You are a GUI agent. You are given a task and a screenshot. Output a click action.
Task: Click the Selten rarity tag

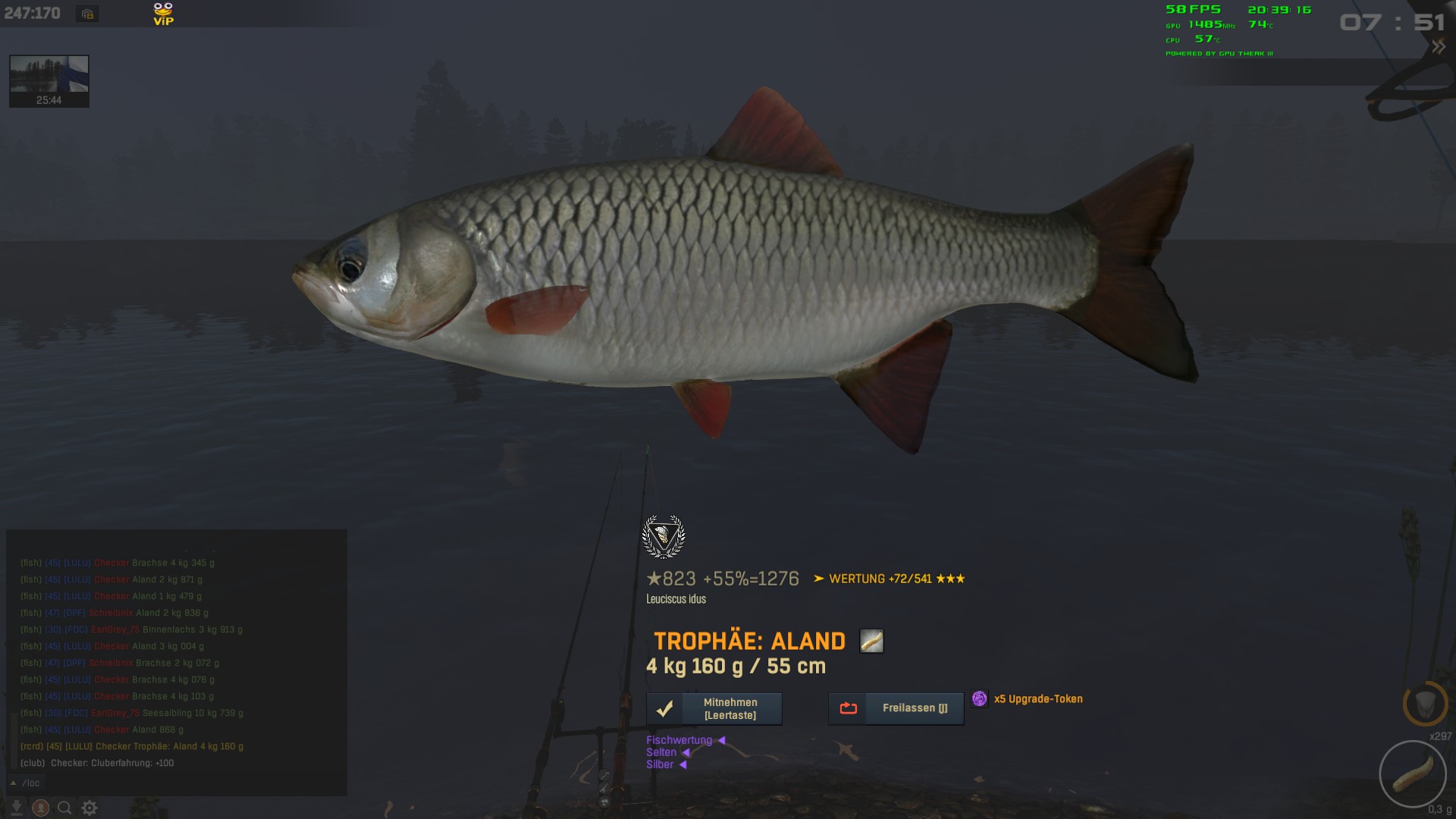pos(661,752)
